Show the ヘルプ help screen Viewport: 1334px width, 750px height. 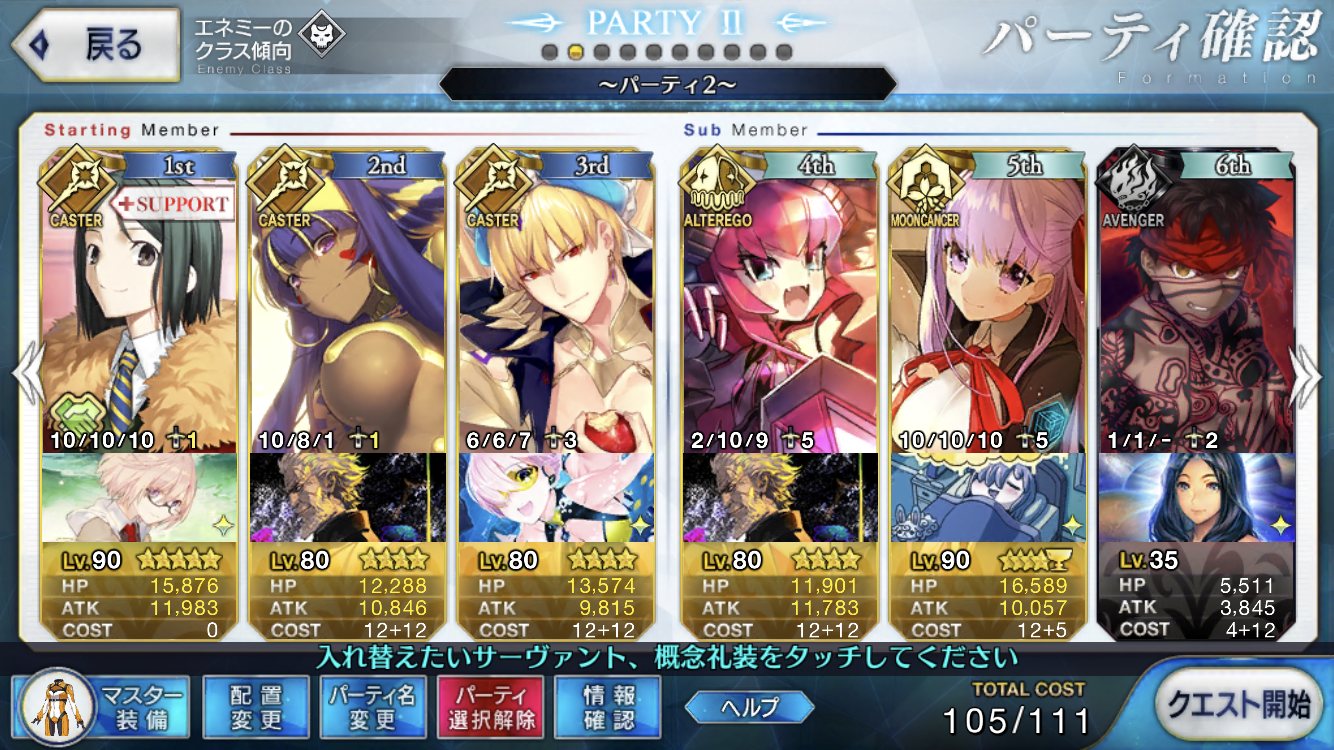tap(734, 707)
